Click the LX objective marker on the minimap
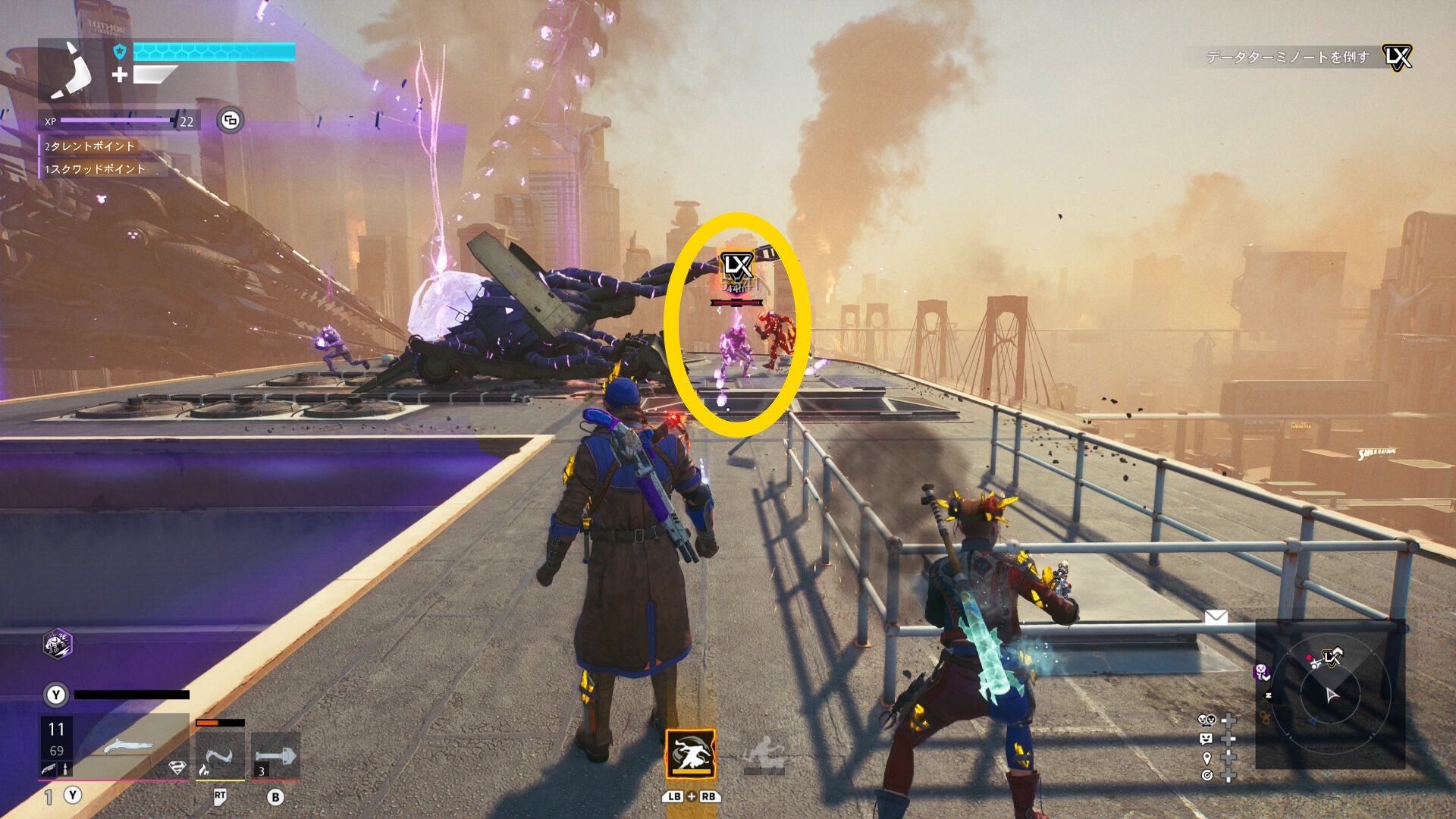This screenshot has height=819, width=1456. pyautogui.click(x=1332, y=657)
